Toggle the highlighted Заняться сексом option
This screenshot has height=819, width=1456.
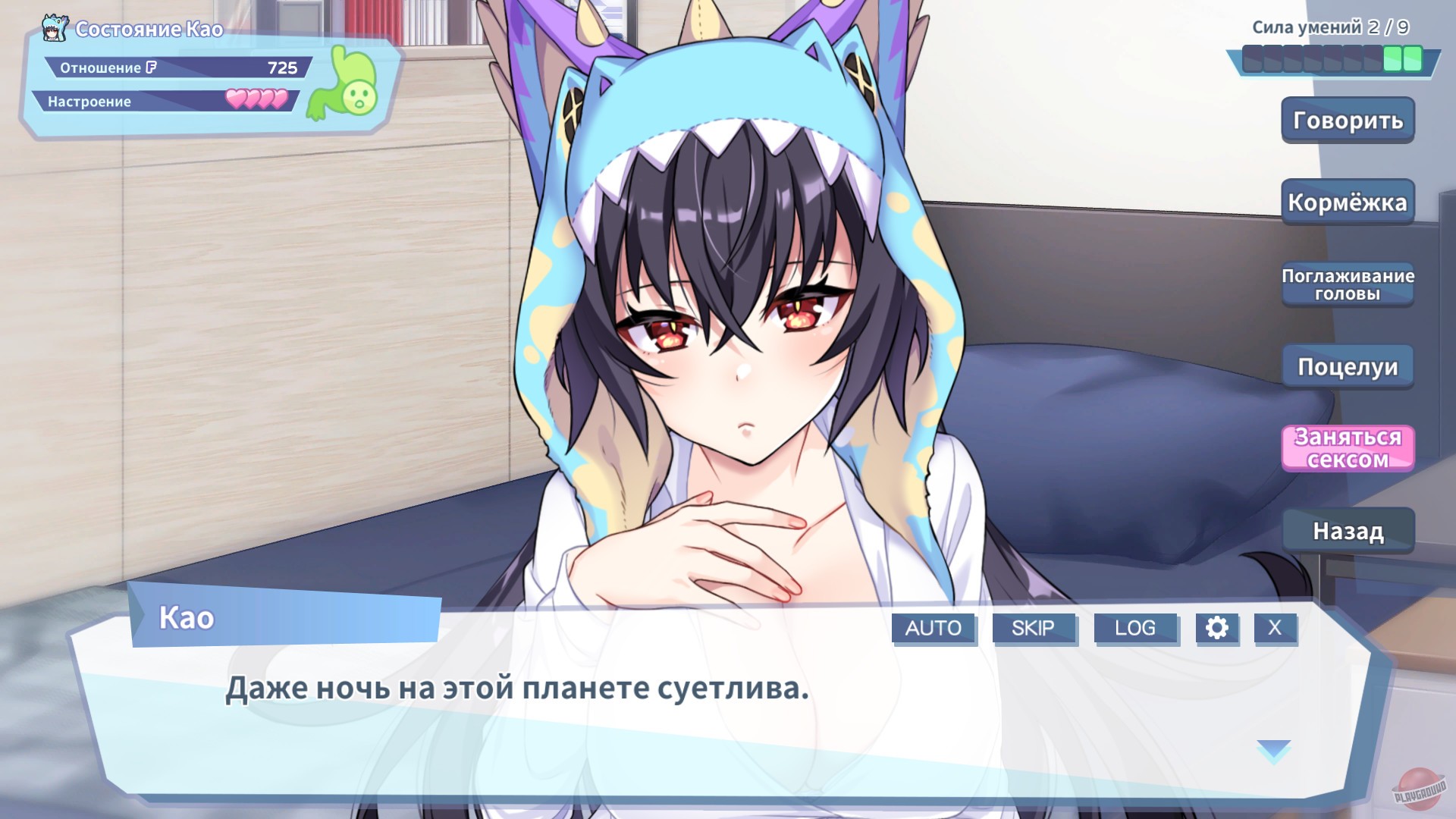coord(1348,447)
